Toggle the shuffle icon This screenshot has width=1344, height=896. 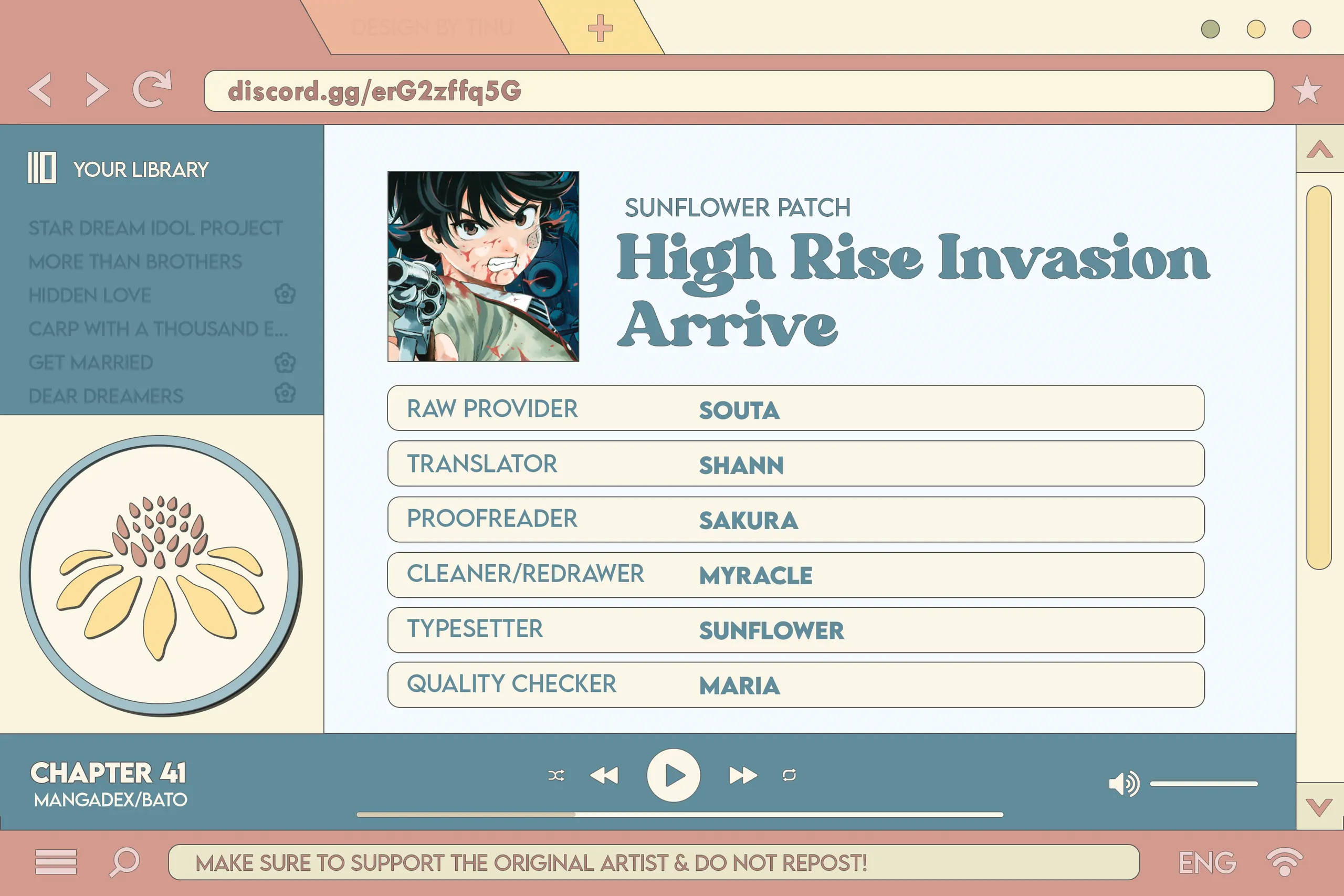pyautogui.click(x=556, y=775)
